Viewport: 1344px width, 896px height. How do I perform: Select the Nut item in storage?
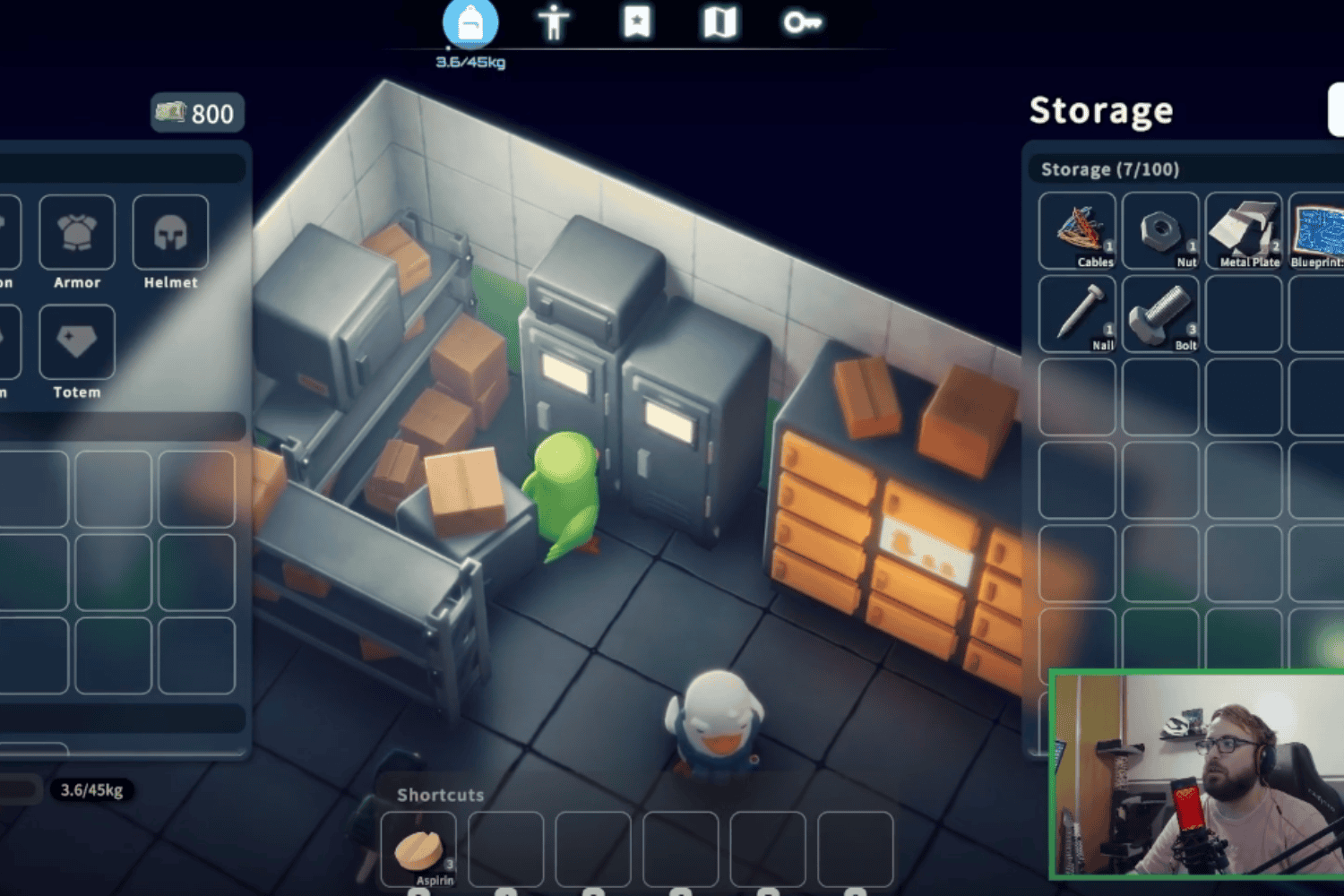coord(1160,230)
